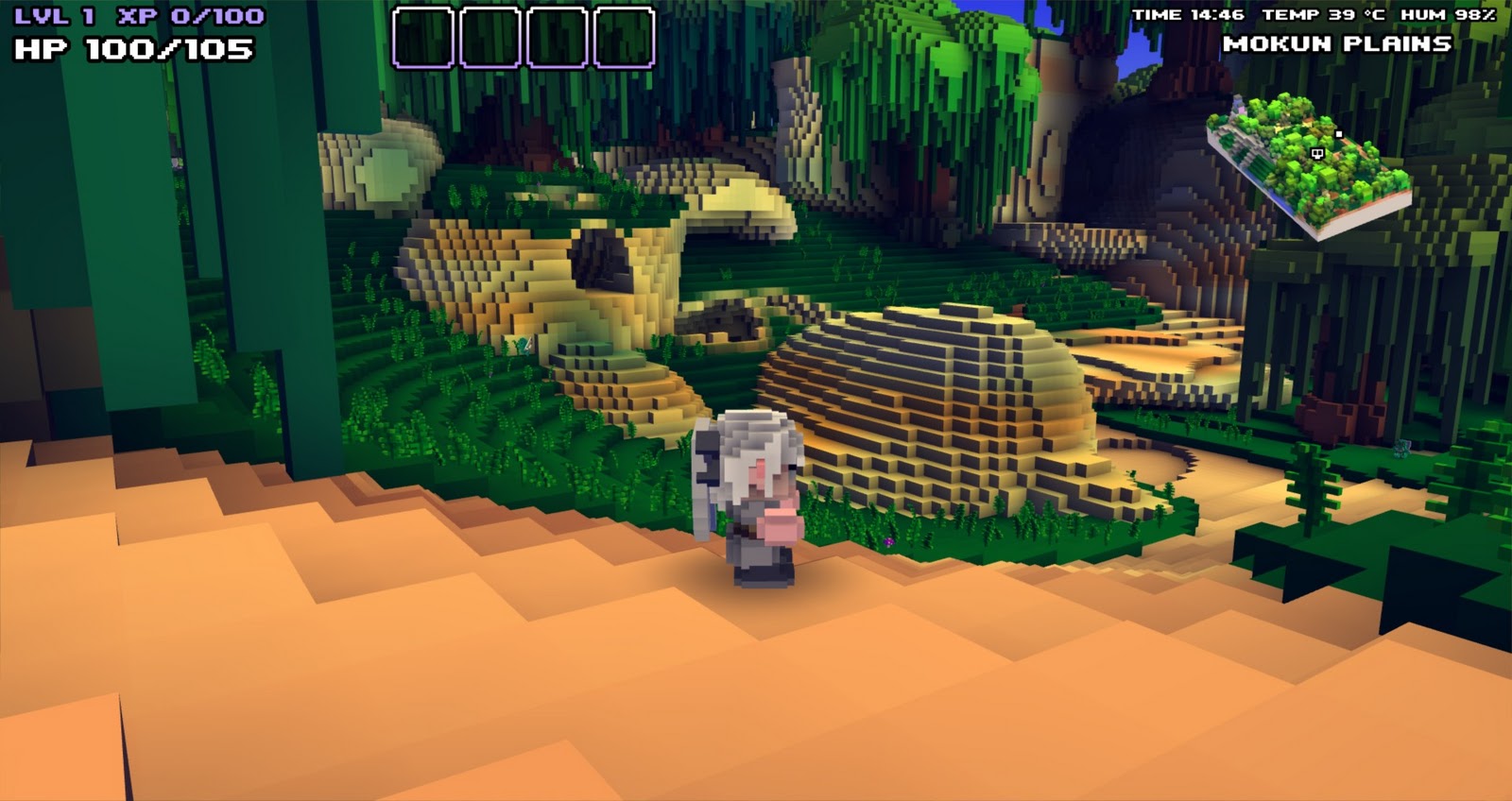The image size is (1512, 801).
Task: Click the MOKUN PLAINS region name
Action: click(x=1339, y=42)
